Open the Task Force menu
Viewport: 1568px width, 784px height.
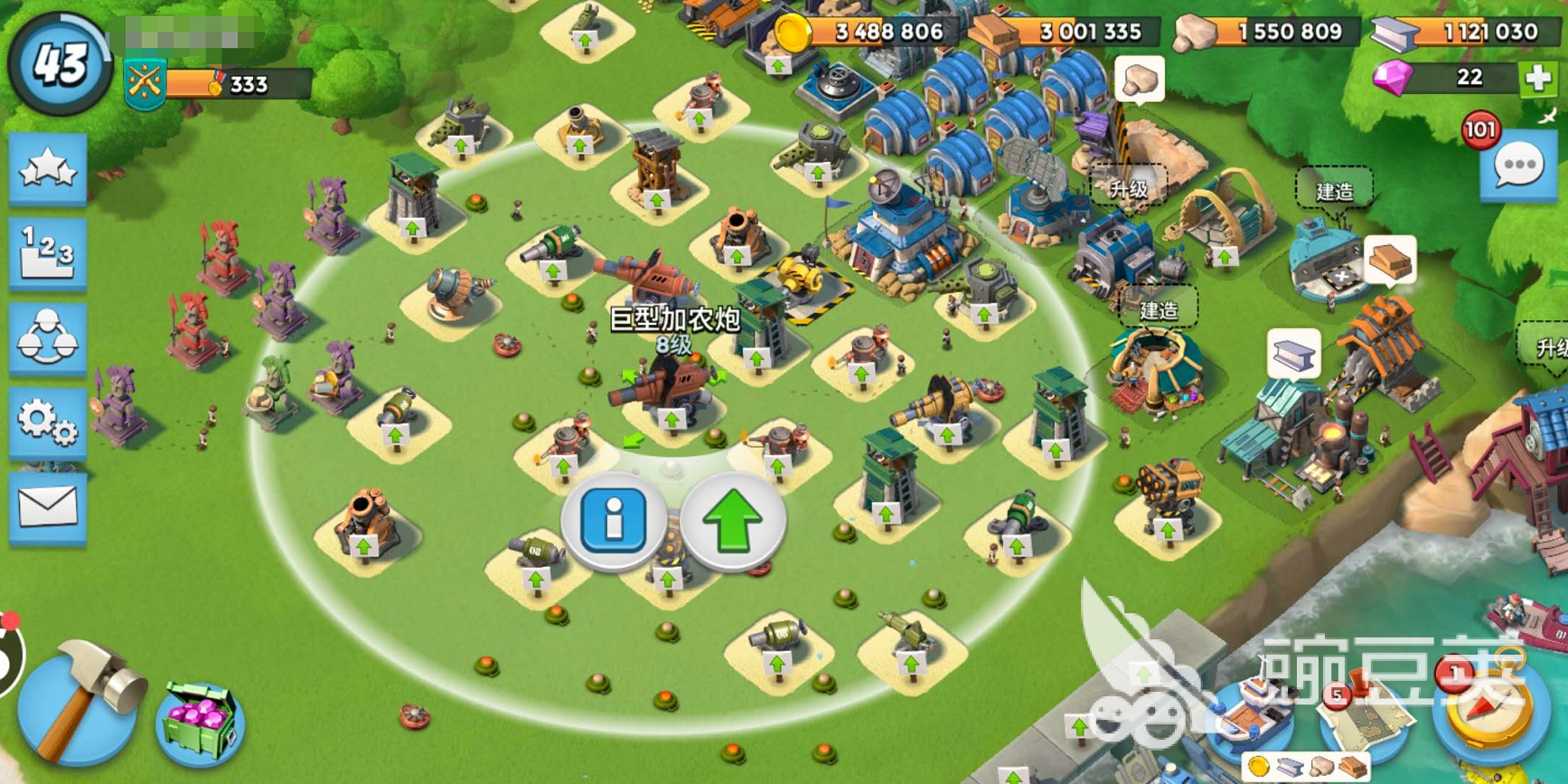(x=48, y=335)
